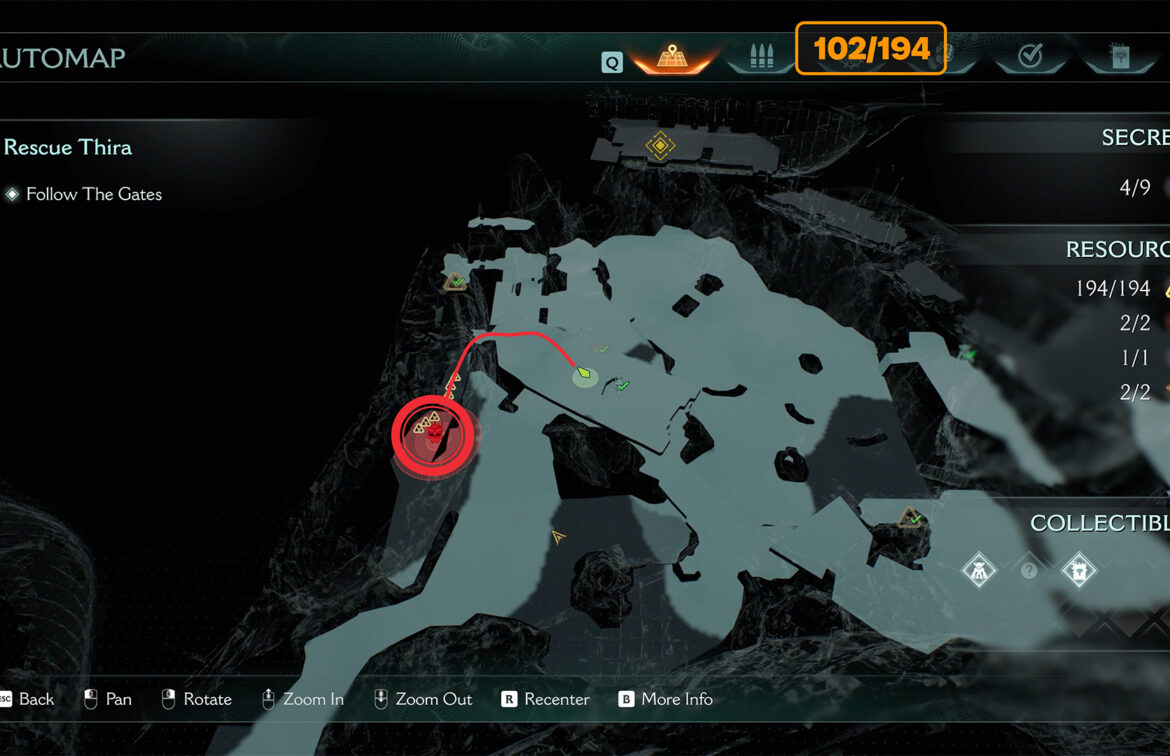Open the checkmark tab
Image resolution: width=1170 pixels, height=756 pixels.
click(x=1030, y=57)
